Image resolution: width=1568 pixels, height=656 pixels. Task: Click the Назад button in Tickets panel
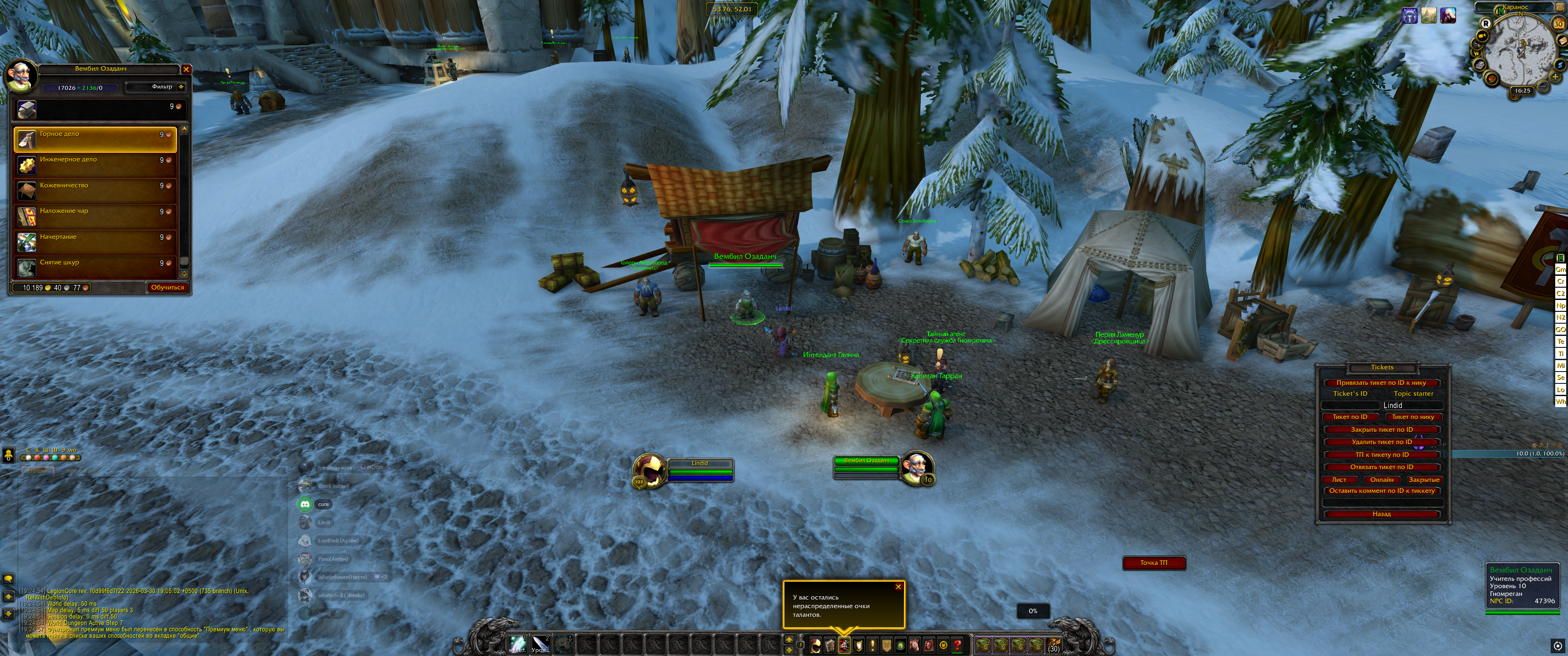tap(1381, 514)
